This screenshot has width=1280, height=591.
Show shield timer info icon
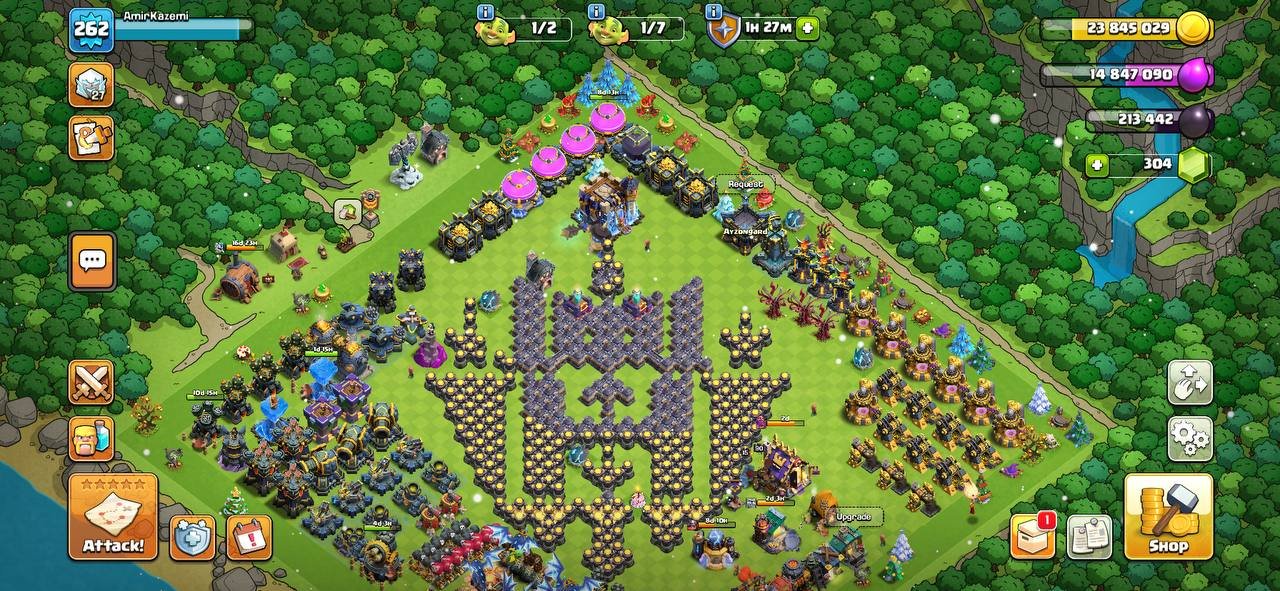pyautogui.click(x=714, y=12)
